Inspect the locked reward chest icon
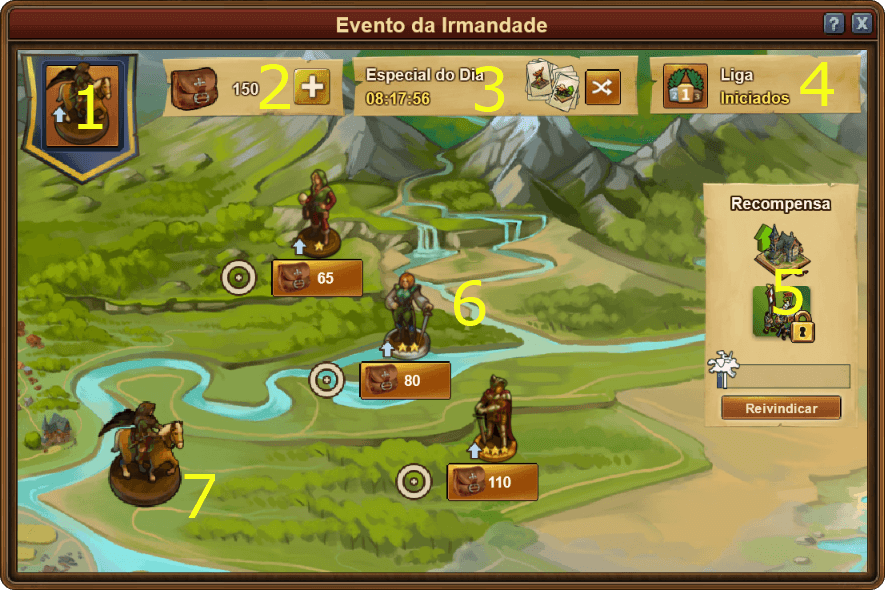885x590 pixels. pyautogui.click(x=782, y=312)
